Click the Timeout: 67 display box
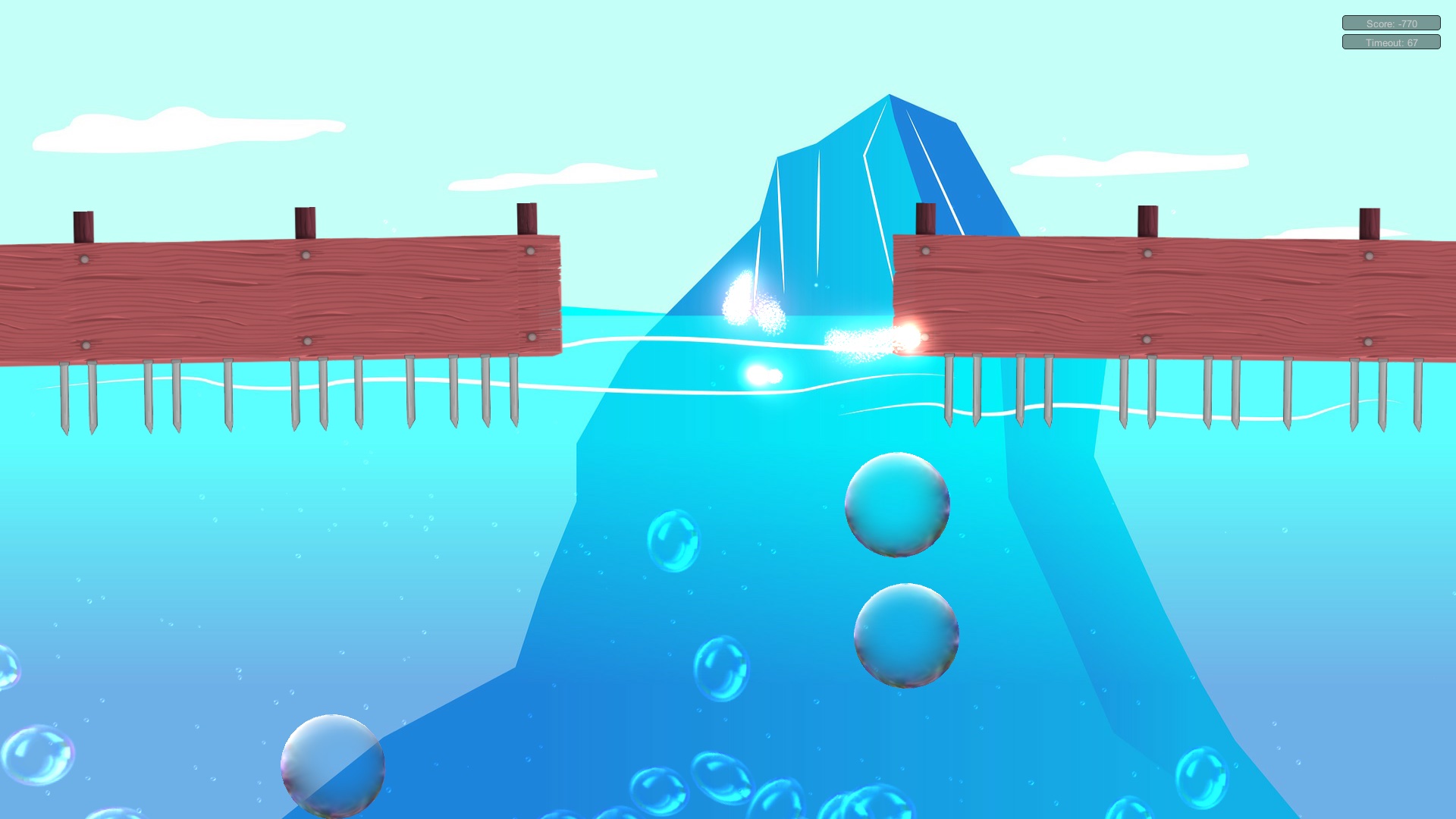 coord(1391,42)
